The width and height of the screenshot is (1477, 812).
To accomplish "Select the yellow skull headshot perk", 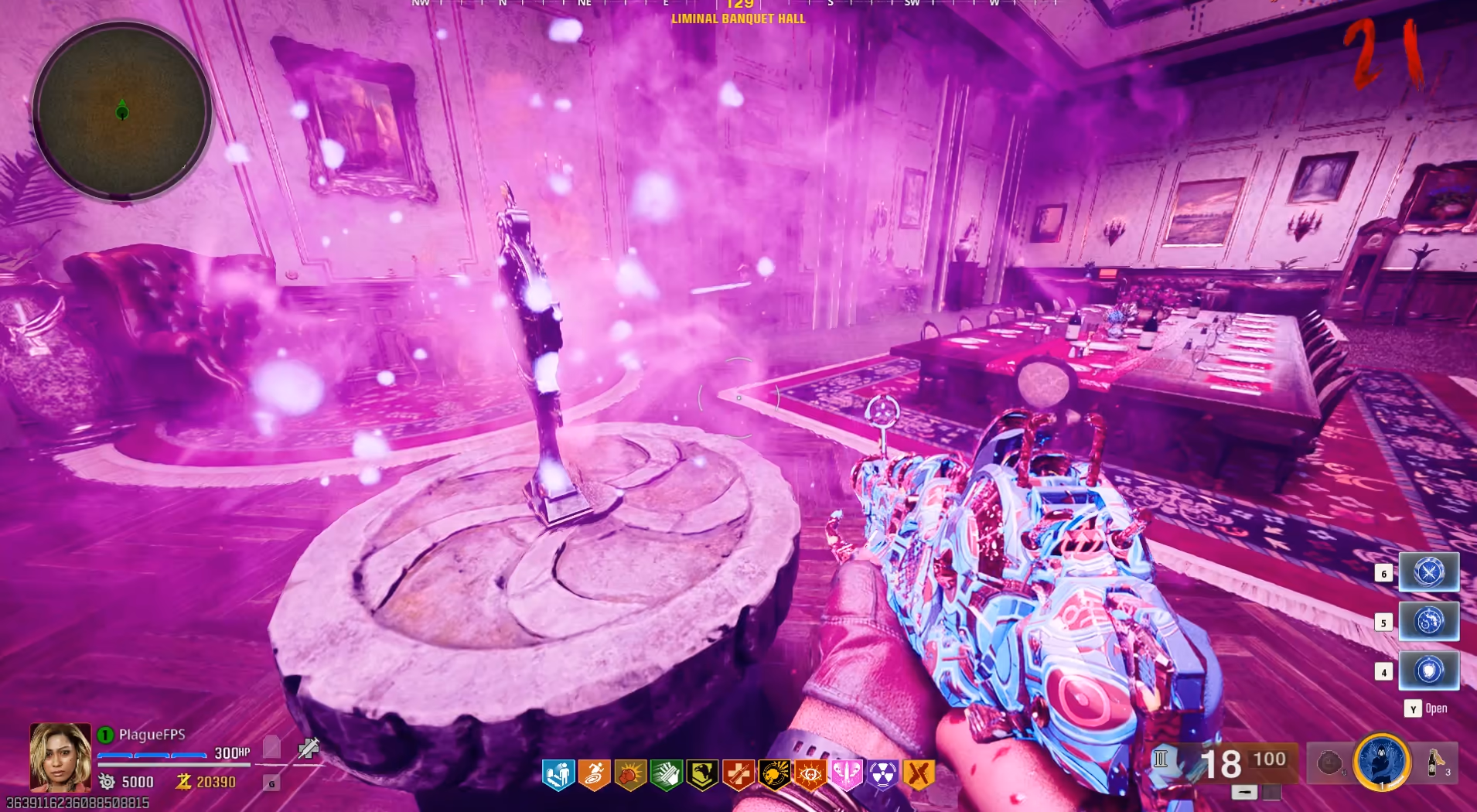I will coord(774,774).
